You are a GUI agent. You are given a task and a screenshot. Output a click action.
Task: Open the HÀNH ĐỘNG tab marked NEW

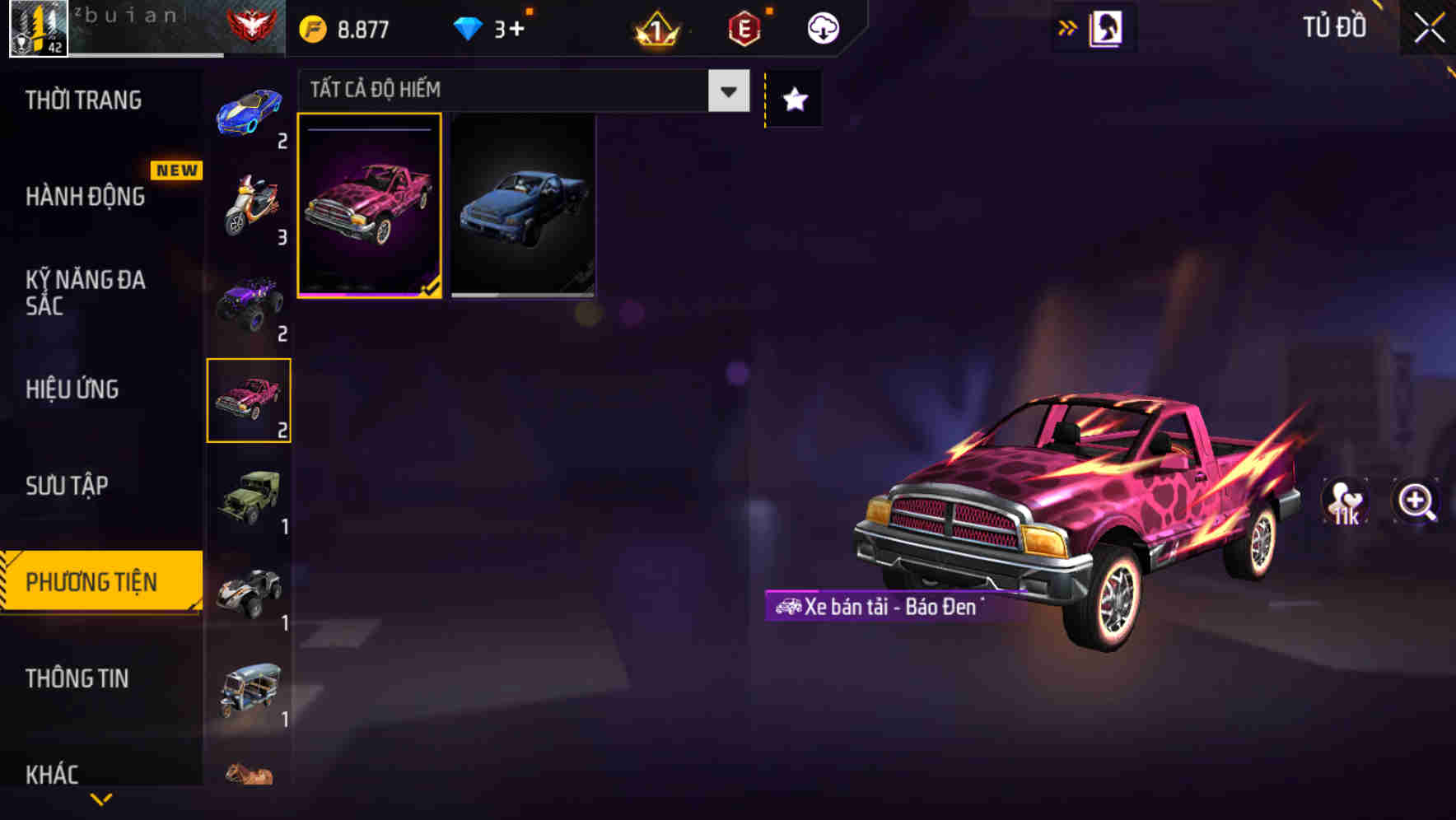tap(84, 197)
